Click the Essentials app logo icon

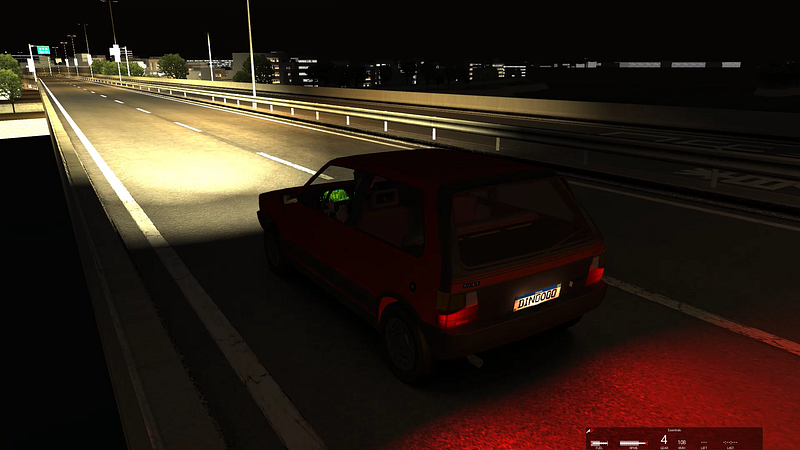591,432
